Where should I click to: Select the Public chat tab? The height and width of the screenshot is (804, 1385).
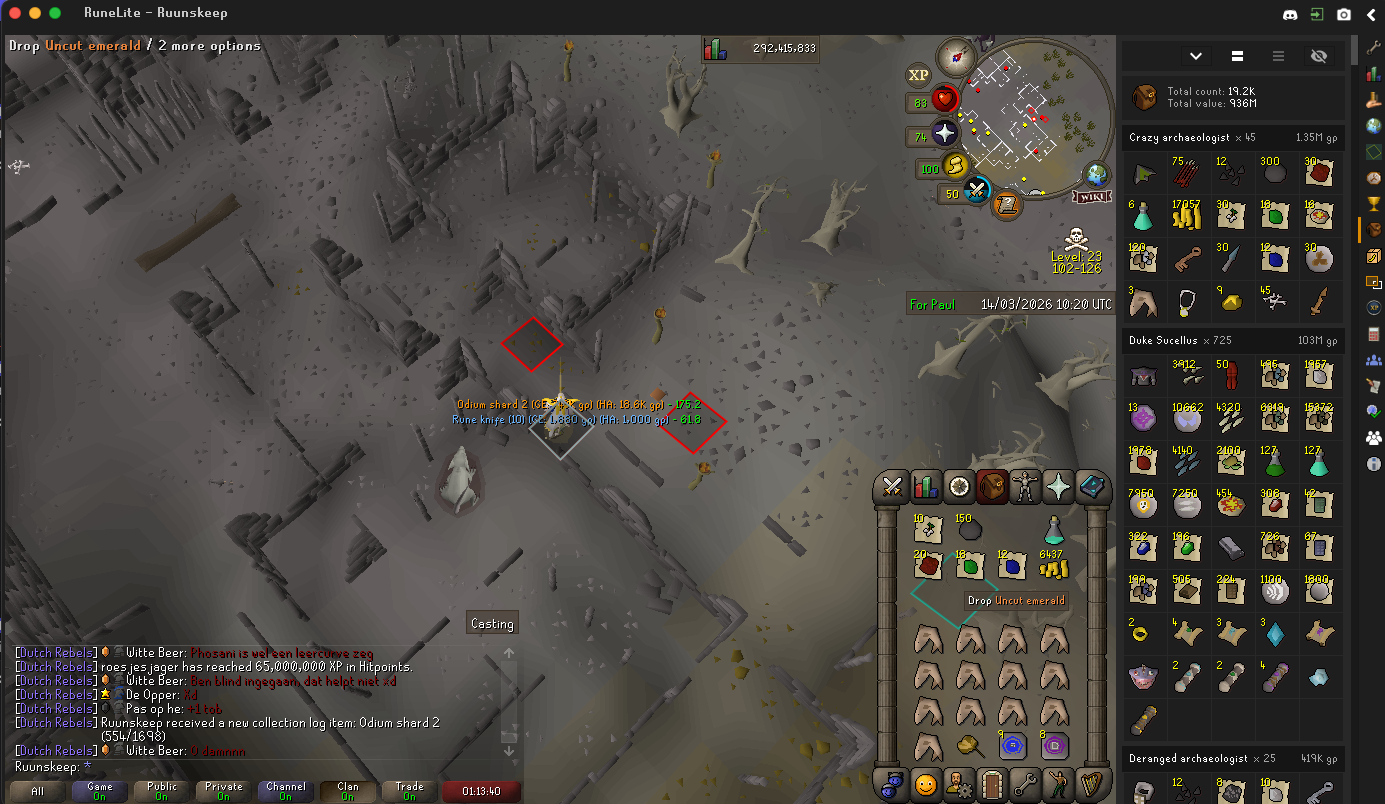(x=162, y=791)
